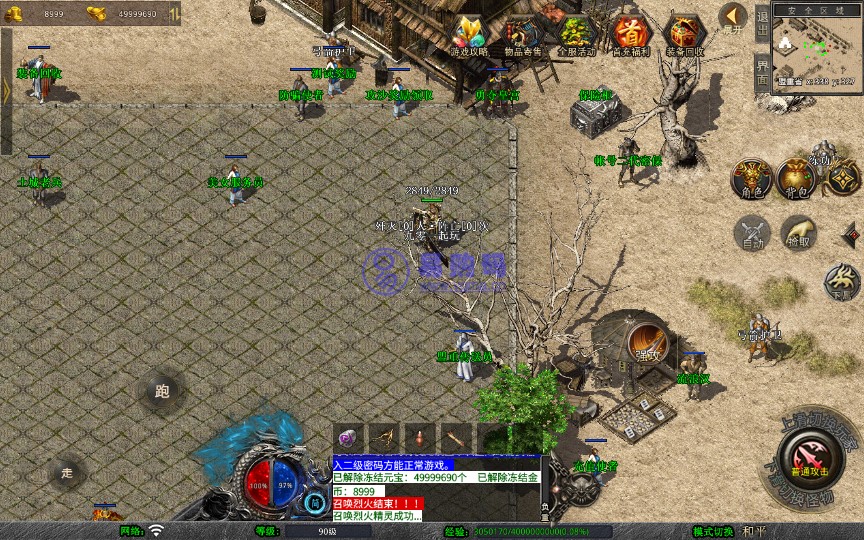Open the 首充福利 first-recharge bonus icon
The image size is (864, 540).
click(630, 35)
